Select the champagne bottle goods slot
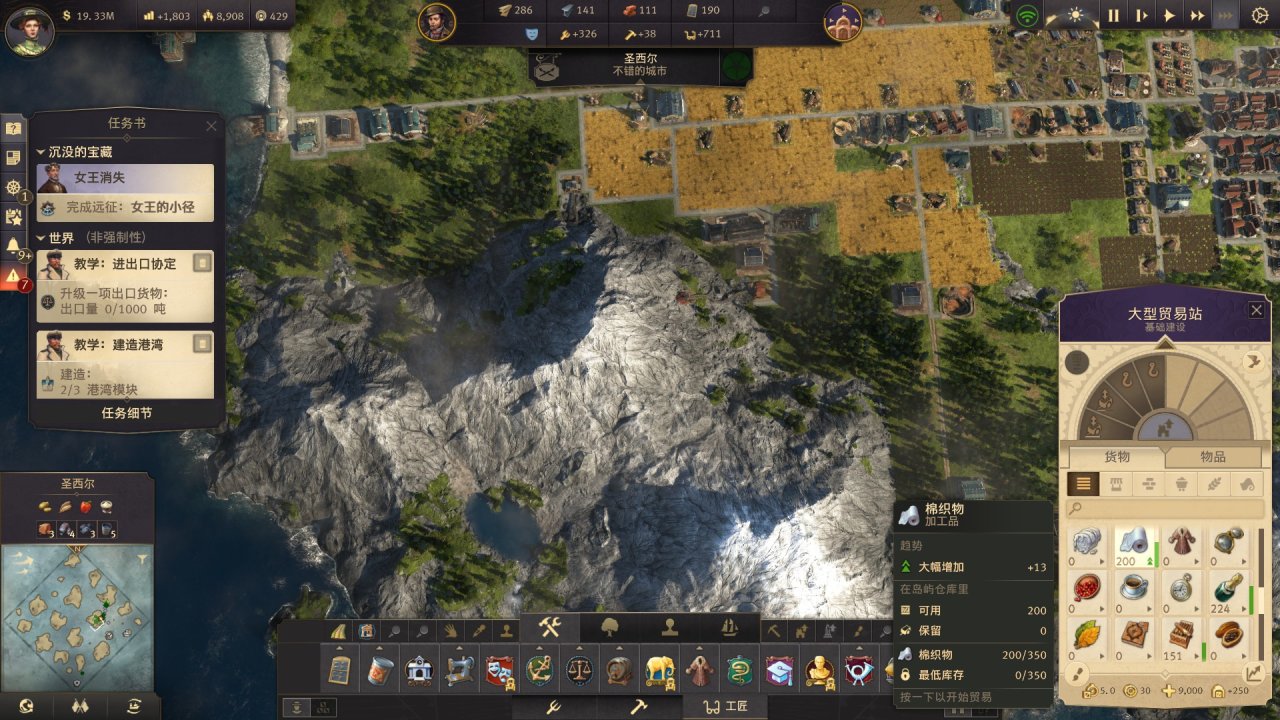 pyautogui.click(x=1227, y=591)
